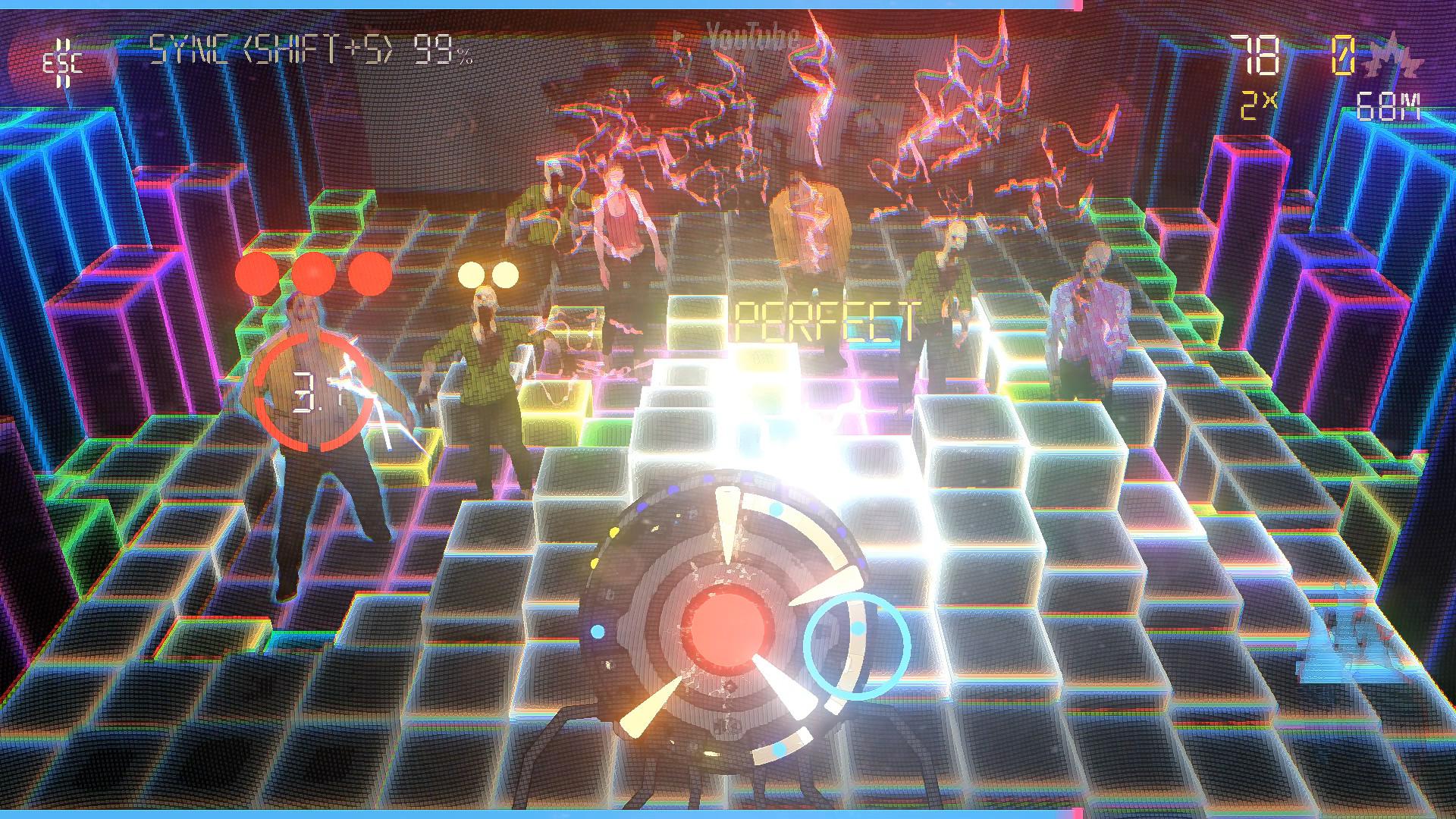Viewport: 1456px width, 819px height.
Task: Expand the SYNC (SHIFT+S) 99% meter
Action: (307, 47)
